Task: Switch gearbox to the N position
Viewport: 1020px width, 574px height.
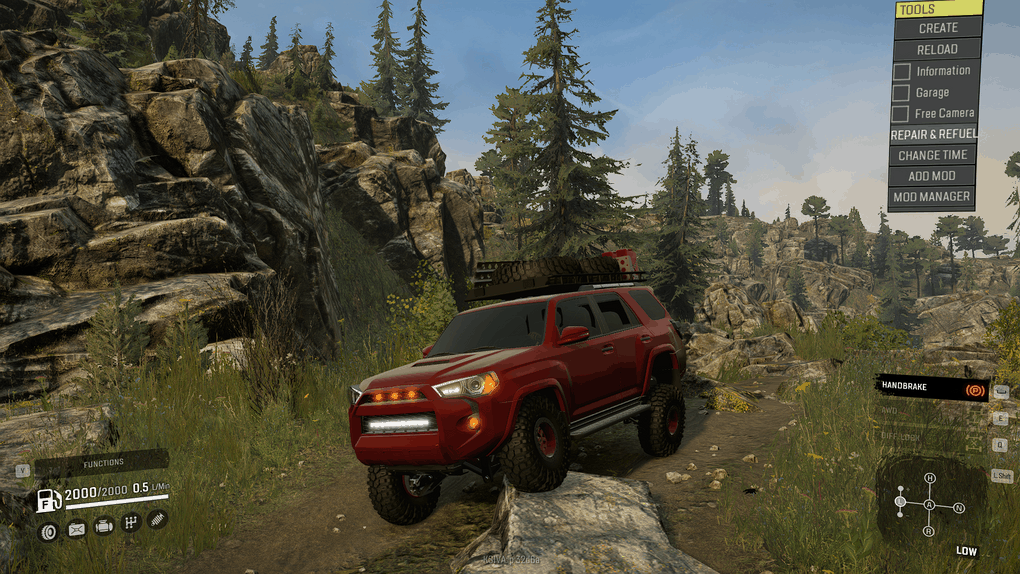Action: 959,508
